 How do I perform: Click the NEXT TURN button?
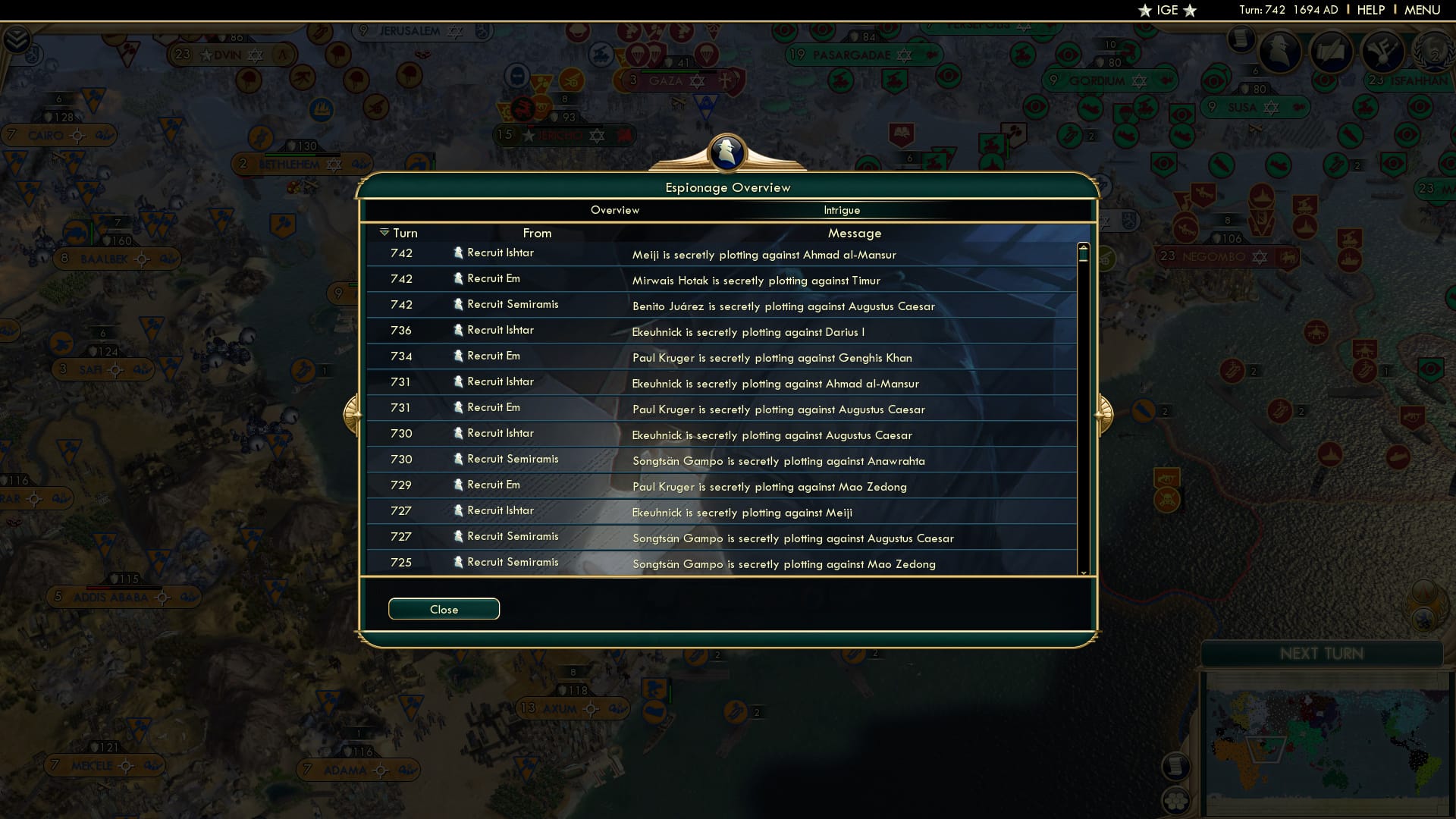(1323, 653)
